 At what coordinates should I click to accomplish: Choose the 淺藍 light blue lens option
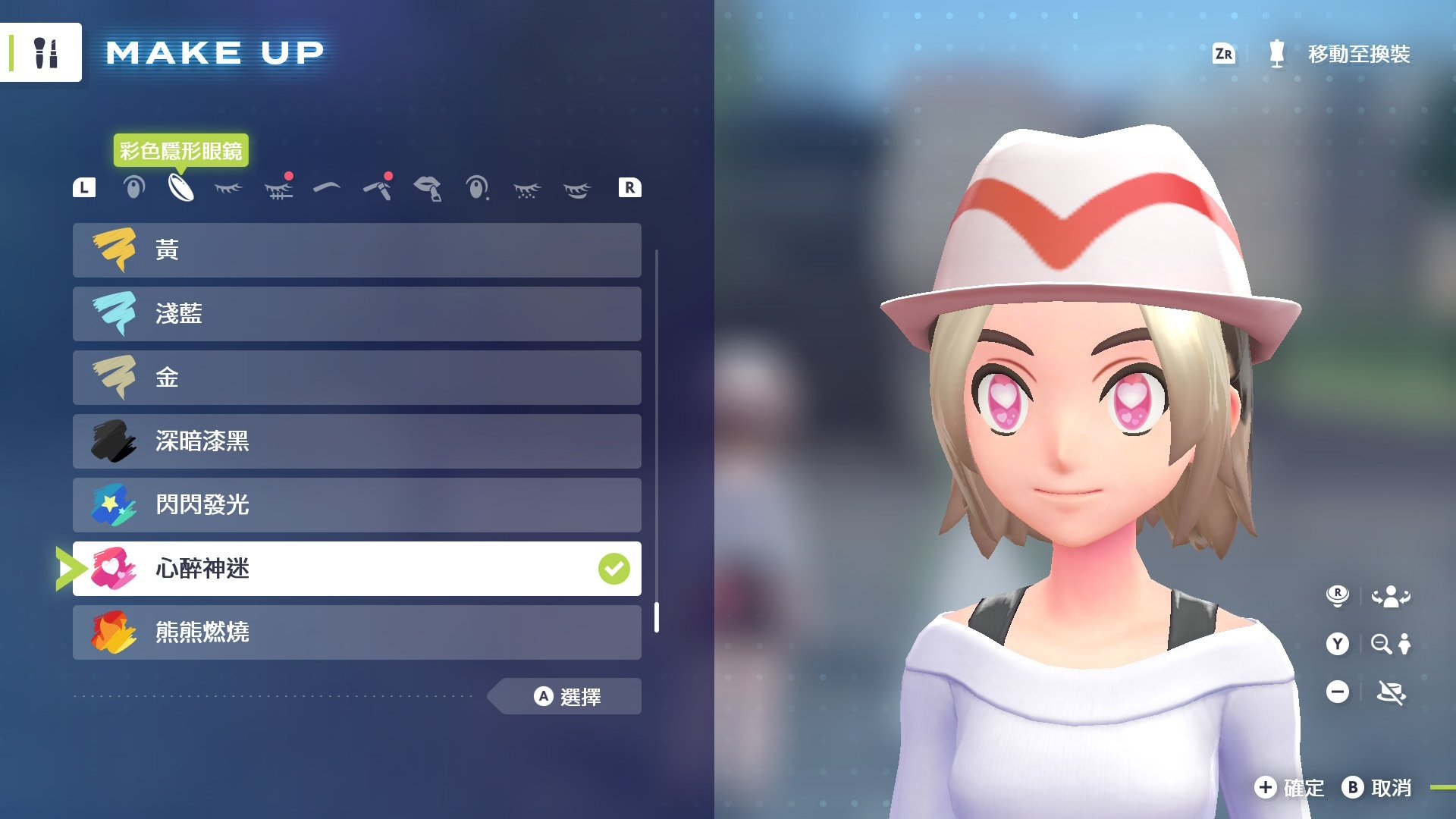point(356,314)
